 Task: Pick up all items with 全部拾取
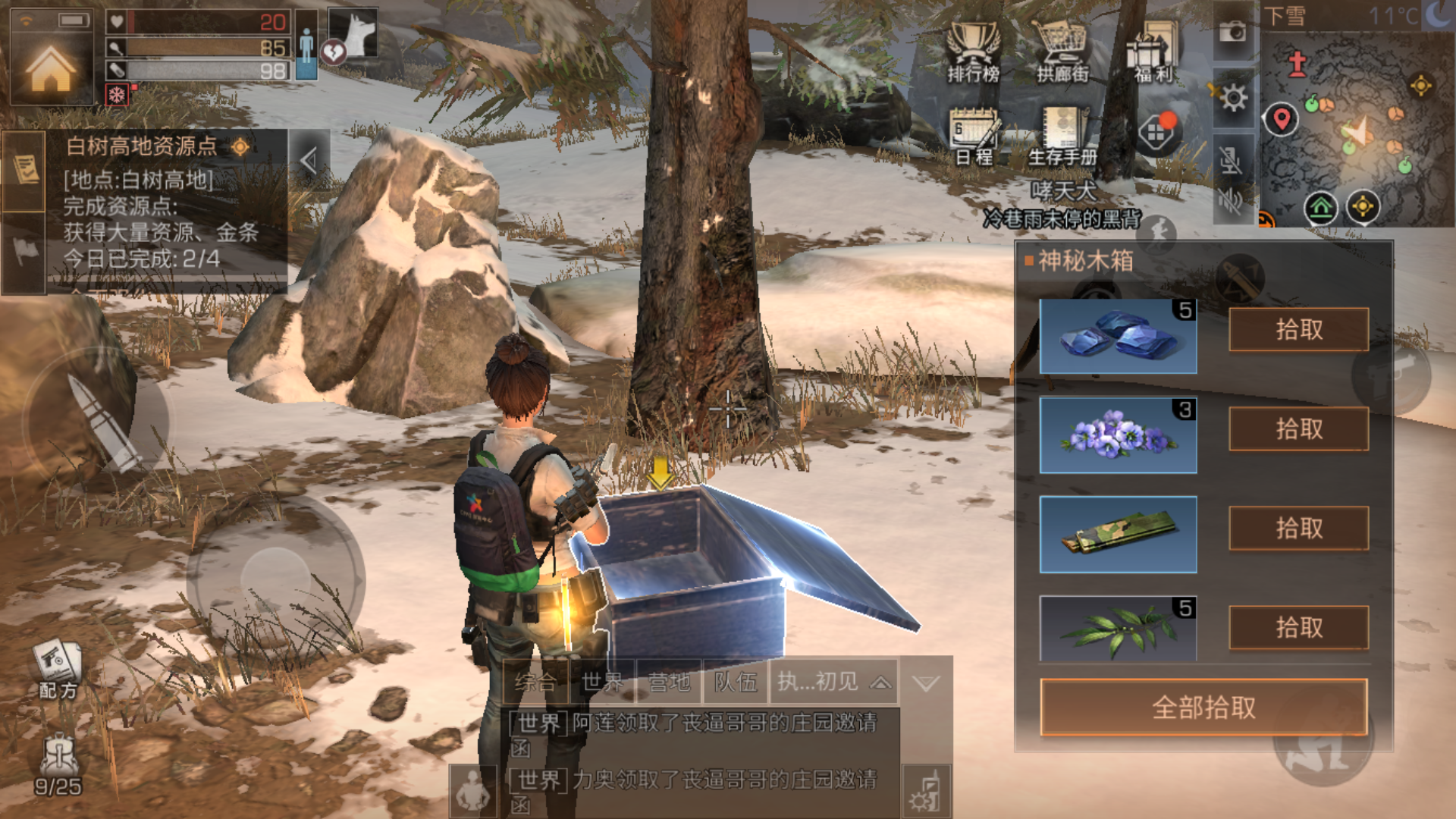[x=1203, y=708]
